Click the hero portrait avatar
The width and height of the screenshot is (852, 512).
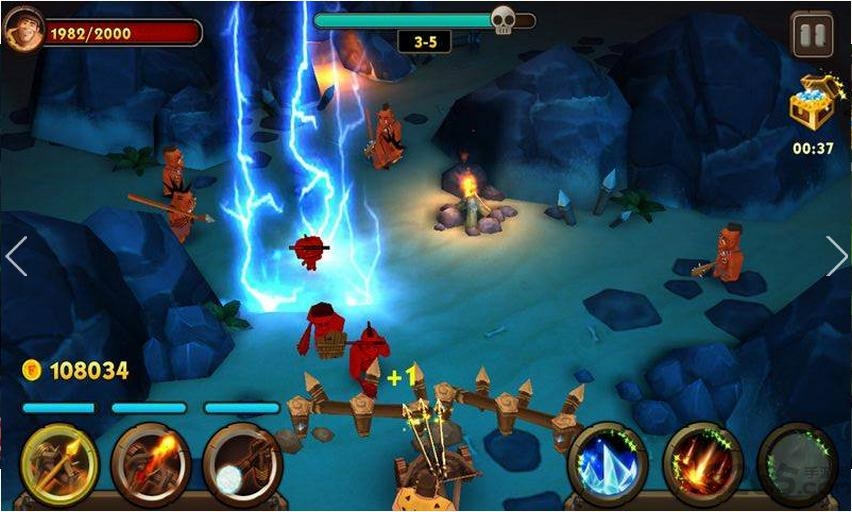[23, 31]
